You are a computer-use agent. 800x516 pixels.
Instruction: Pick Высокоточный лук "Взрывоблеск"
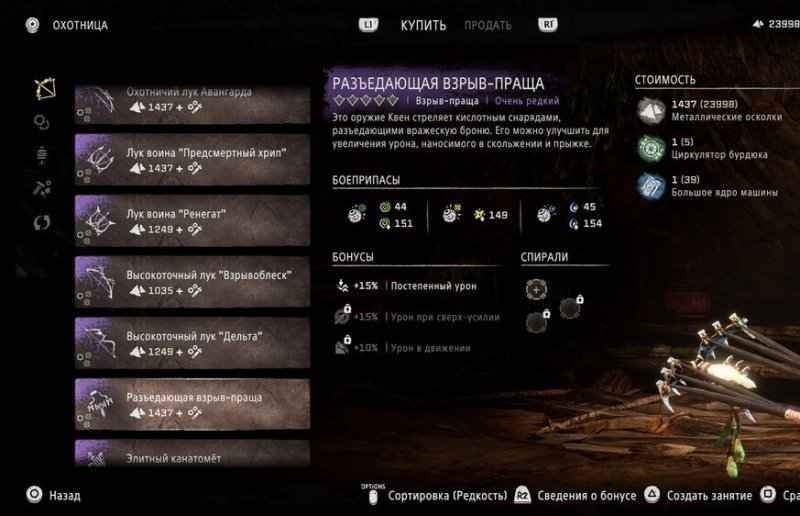191,281
